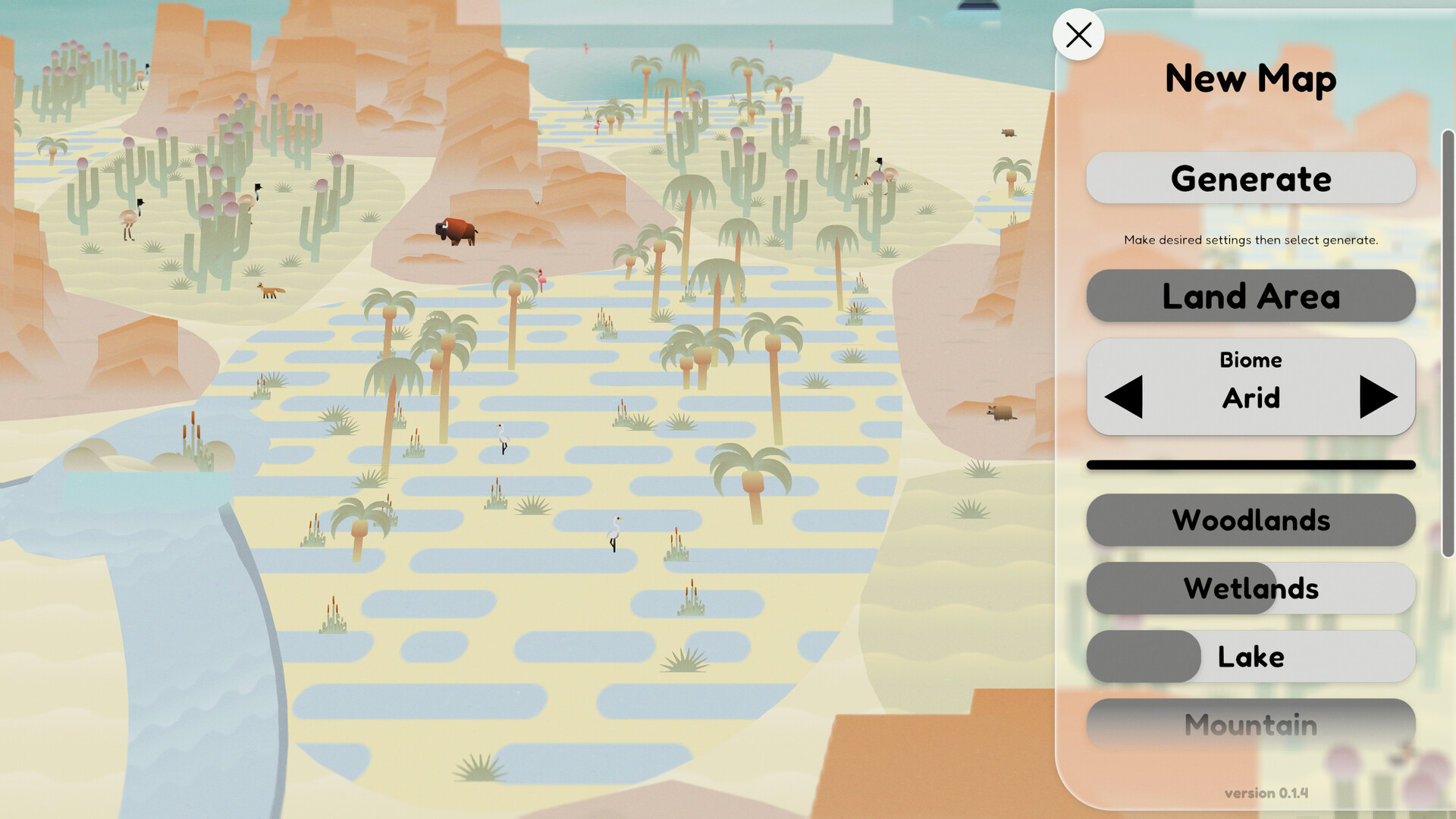Click the bison on the map

pyautogui.click(x=455, y=230)
